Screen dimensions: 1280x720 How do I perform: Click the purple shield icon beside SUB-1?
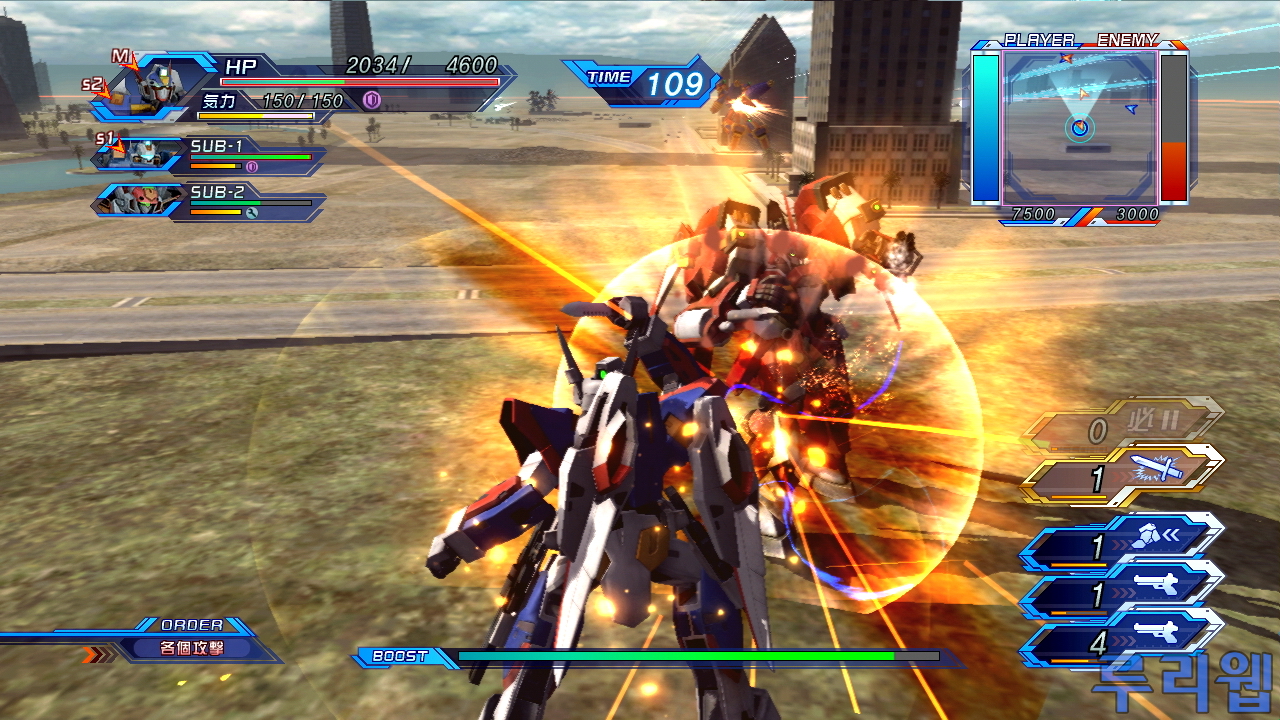(x=252, y=167)
